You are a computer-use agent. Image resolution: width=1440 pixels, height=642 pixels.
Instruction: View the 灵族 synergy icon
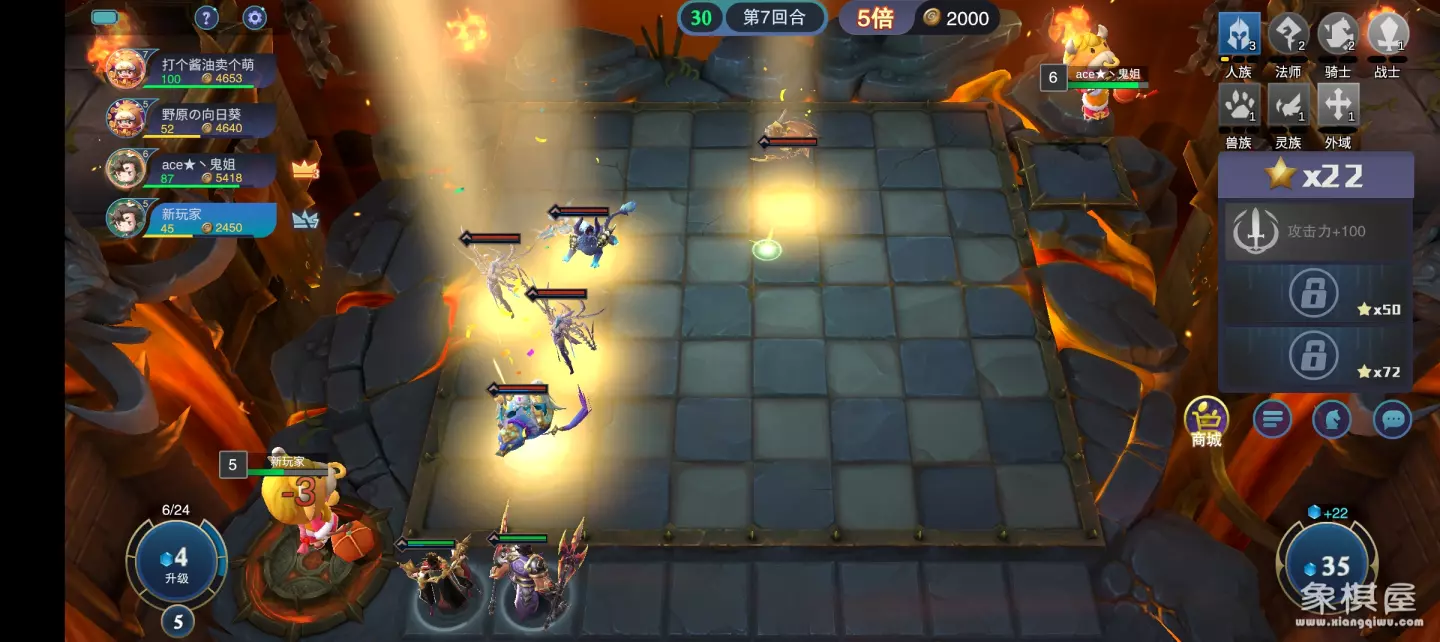(1288, 105)
